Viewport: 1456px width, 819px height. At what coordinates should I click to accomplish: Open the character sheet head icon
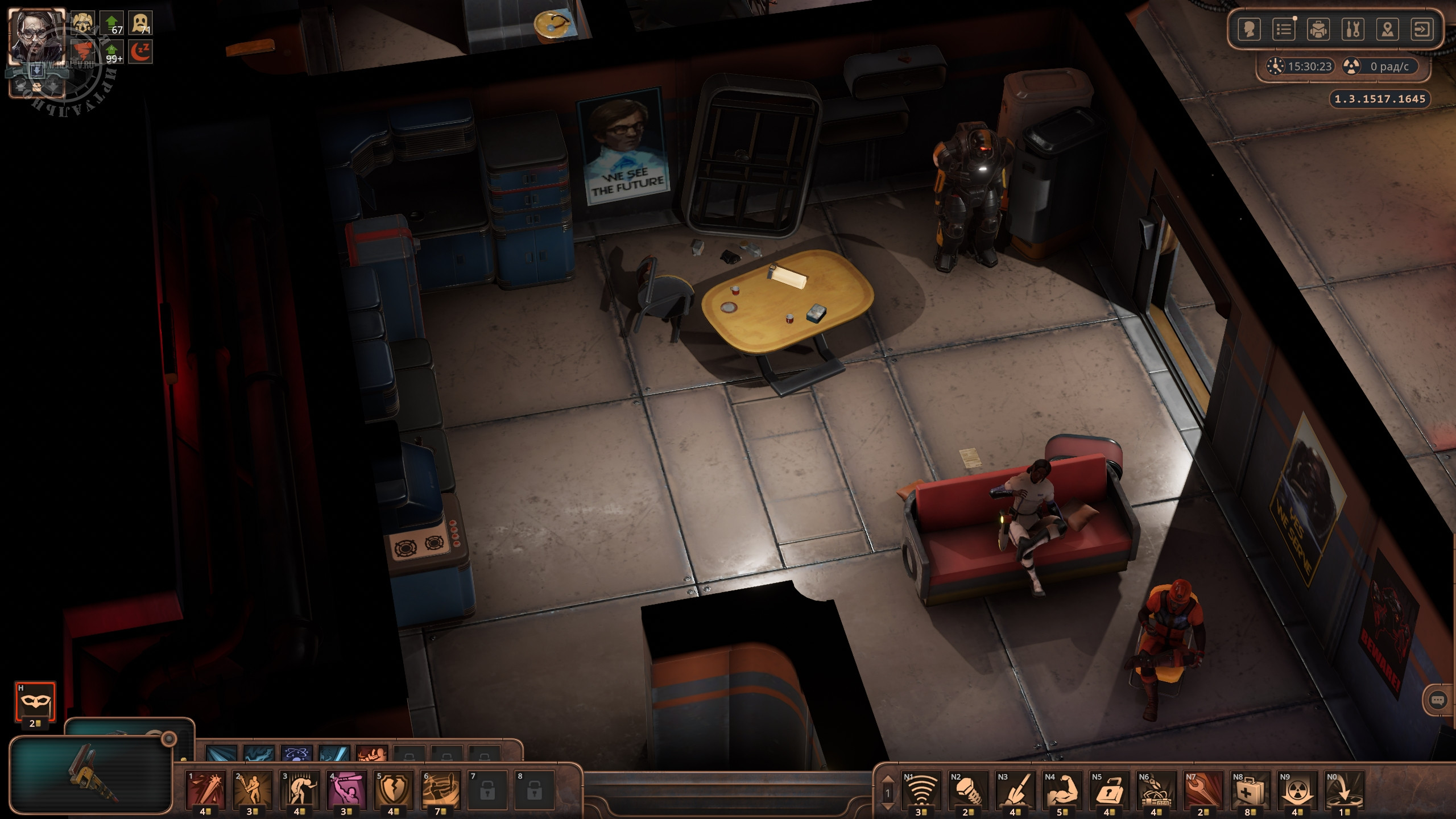(x=1249, y=29)
